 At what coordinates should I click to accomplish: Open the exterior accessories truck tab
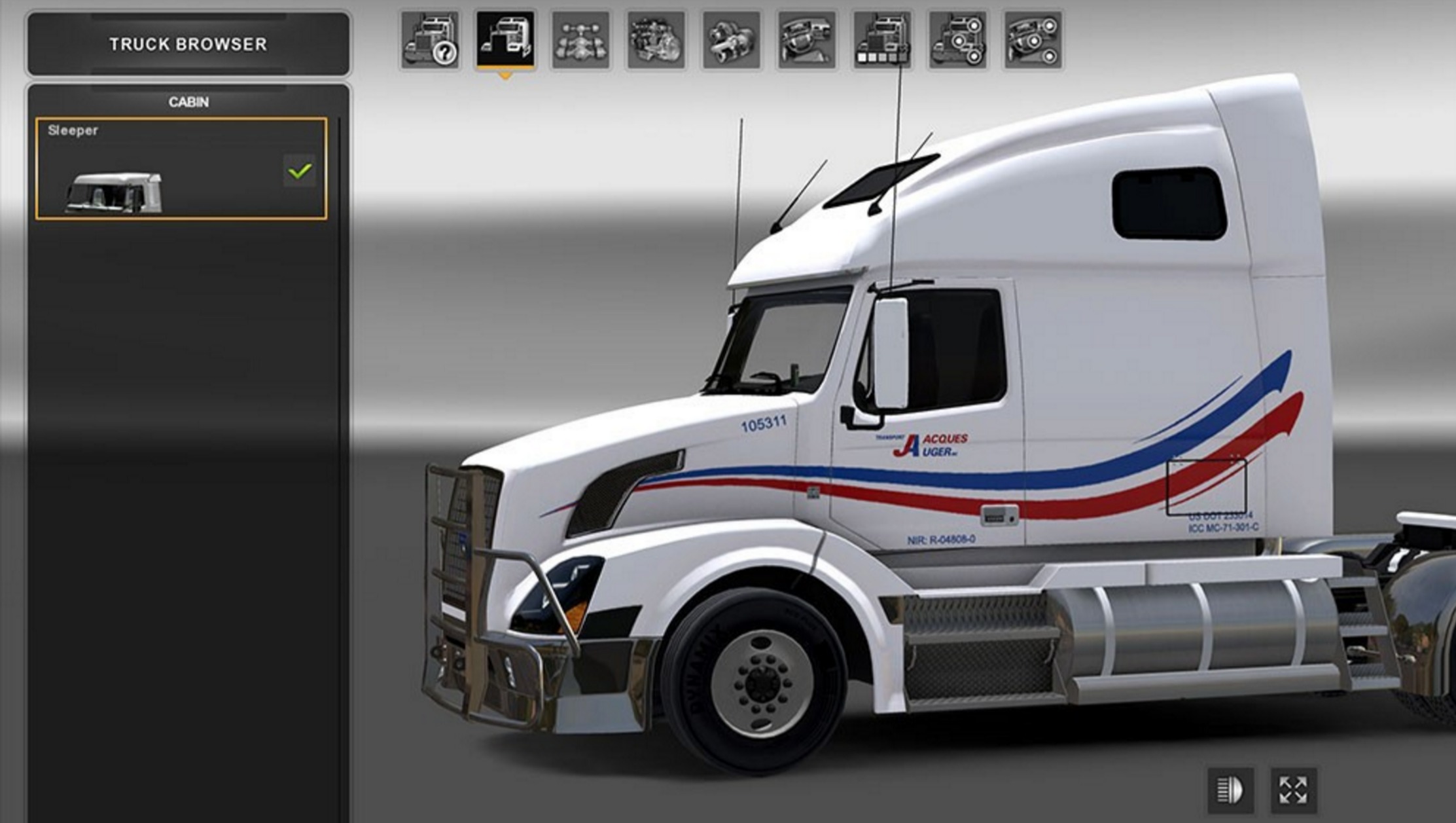coord(957,40)
